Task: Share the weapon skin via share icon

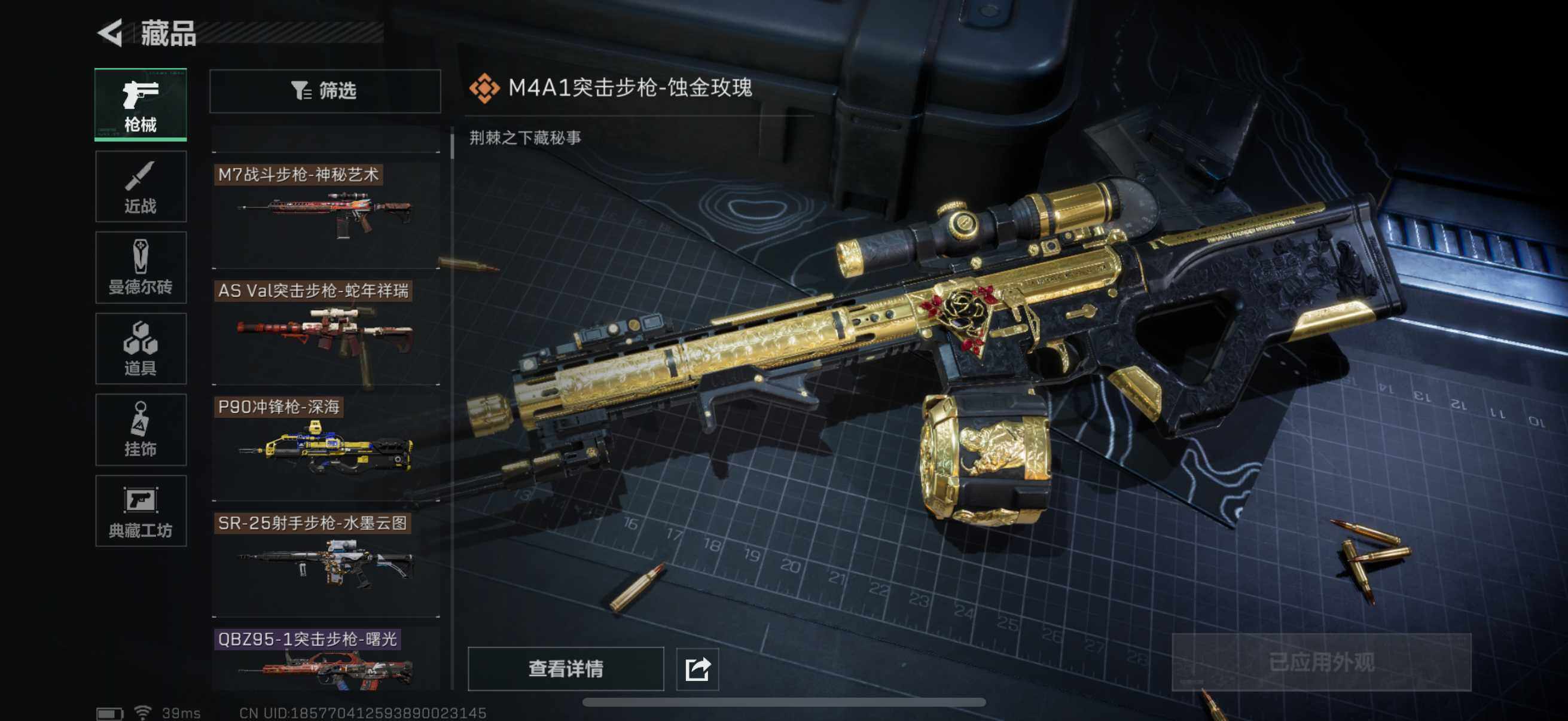Action: click(x=697, y=669)
